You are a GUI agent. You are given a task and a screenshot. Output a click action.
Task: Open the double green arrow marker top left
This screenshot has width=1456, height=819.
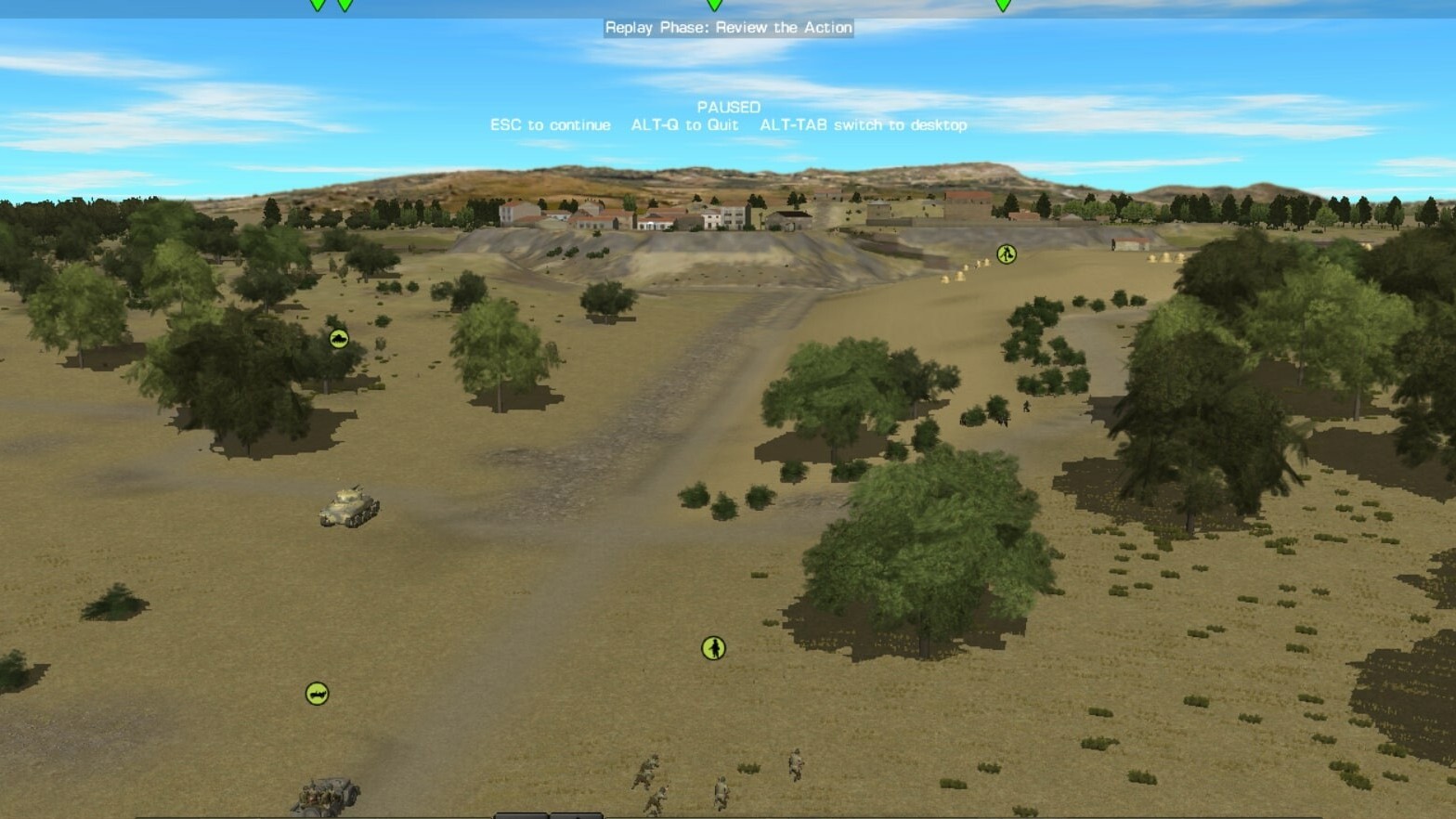[x=330, y=6]
